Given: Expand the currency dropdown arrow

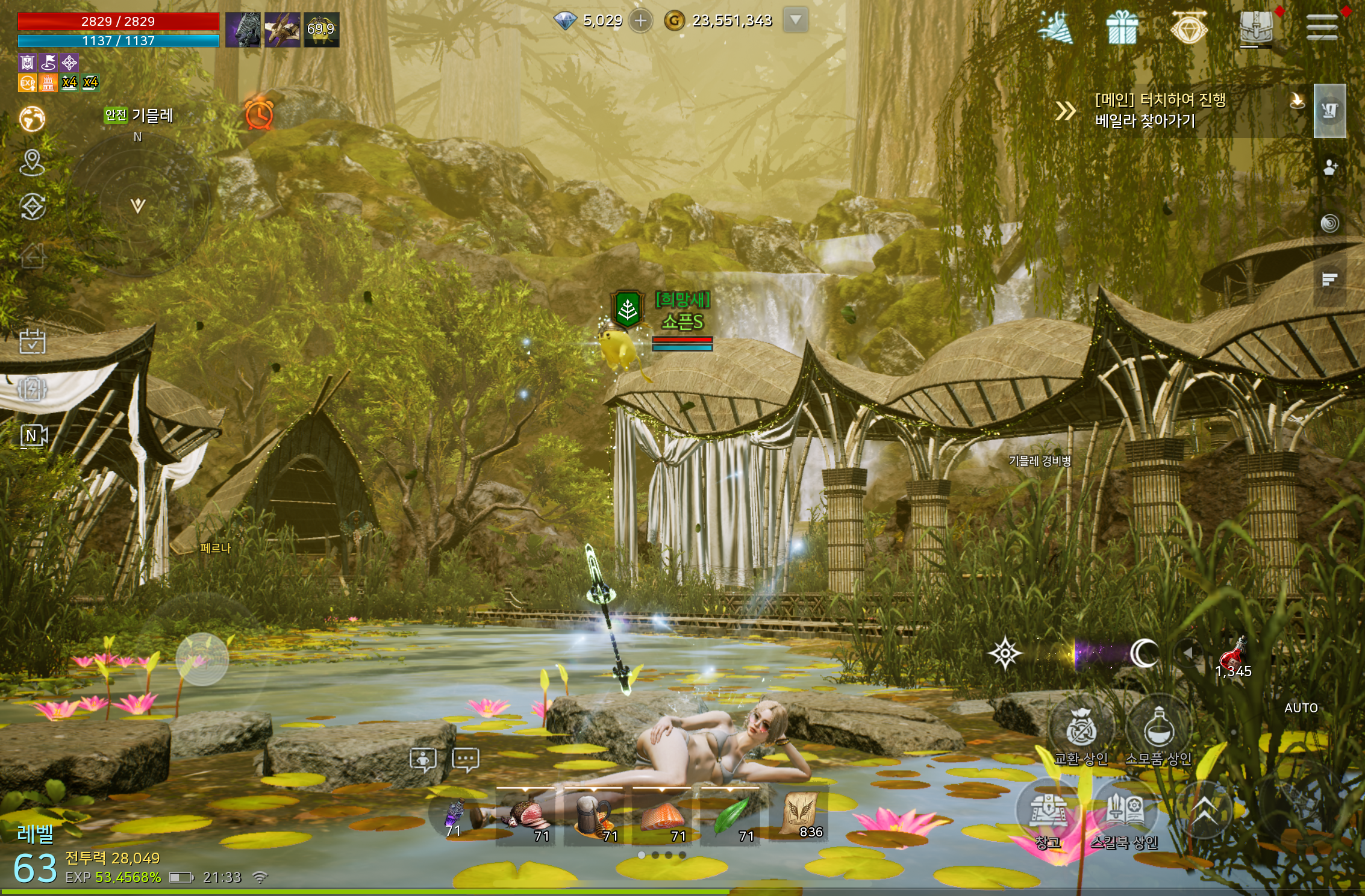Looking at the screenshot, I should pyautogui.click(x=795, y=20).
